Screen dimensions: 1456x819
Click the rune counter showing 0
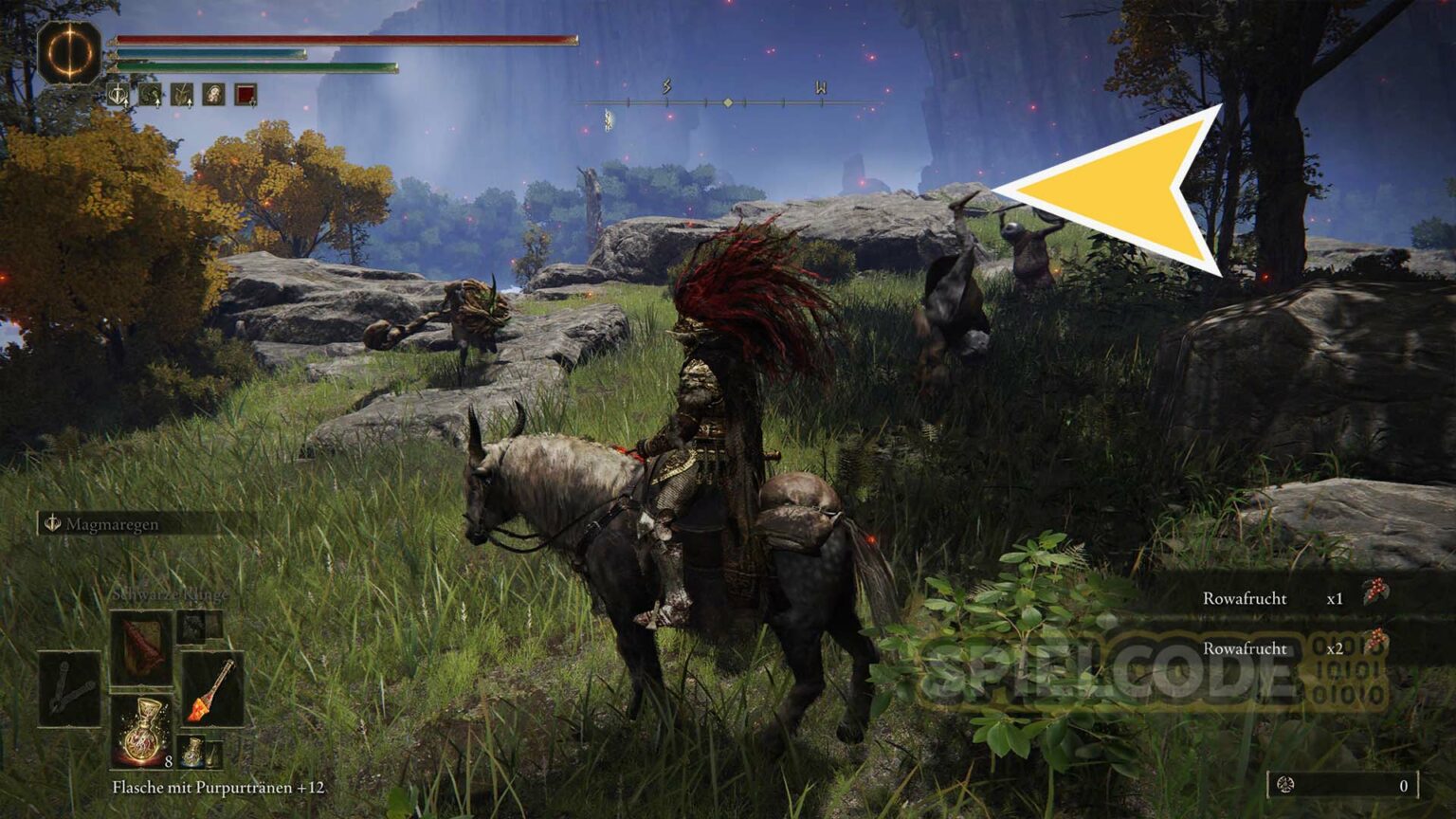[1343, 785]
